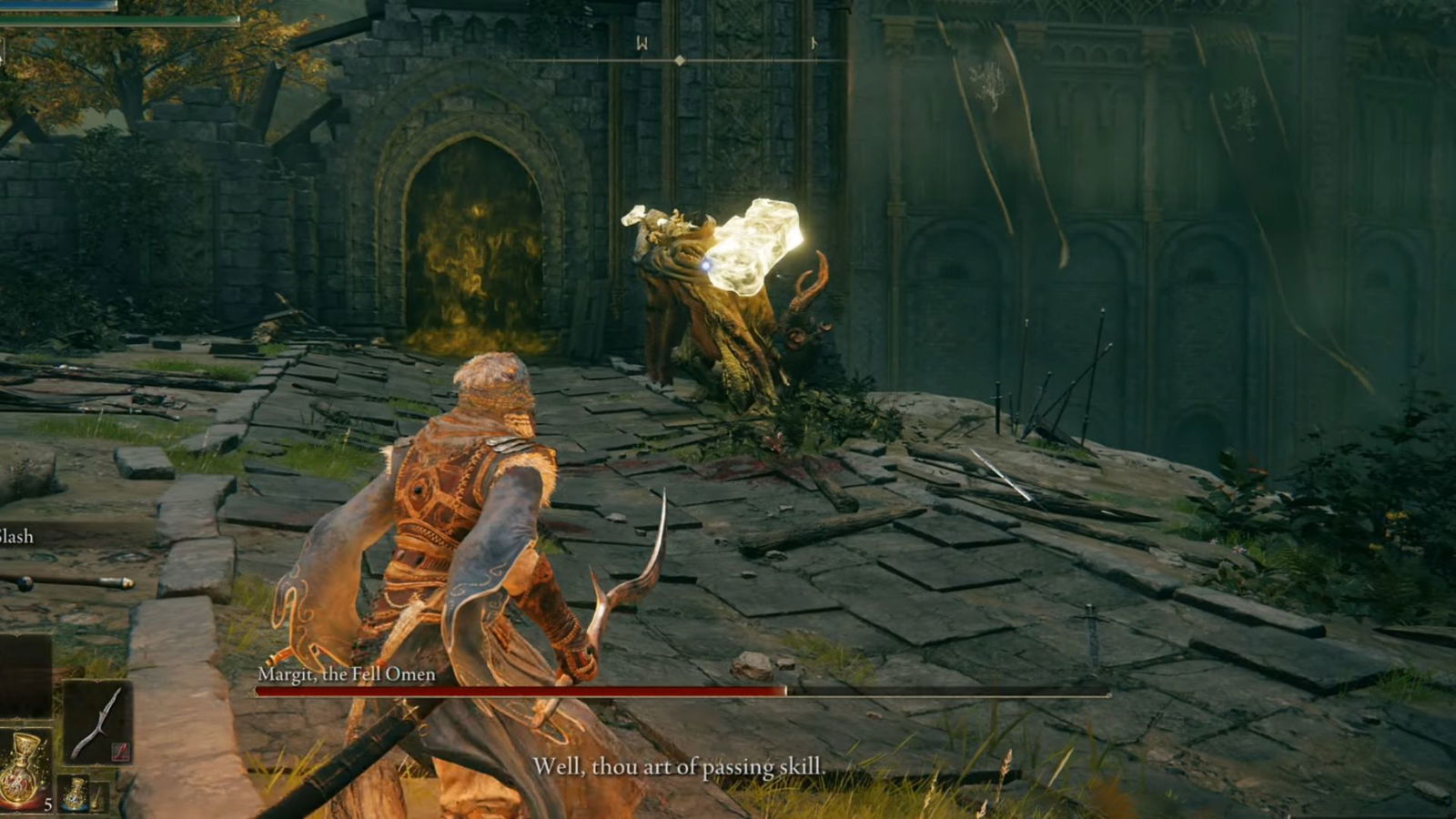Click the red skill emblem on the weapon slot
Viewport: 1456px width, 819px height.
[119, 751]
